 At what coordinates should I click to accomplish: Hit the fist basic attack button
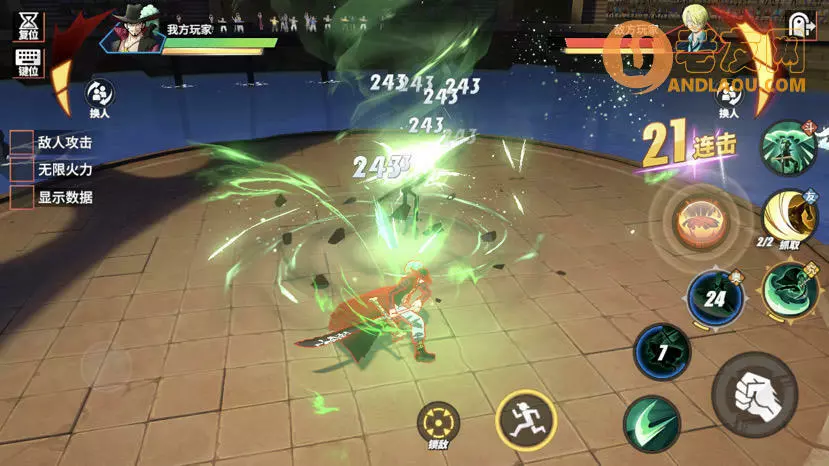pyautogui.click(x=754, y=394)
